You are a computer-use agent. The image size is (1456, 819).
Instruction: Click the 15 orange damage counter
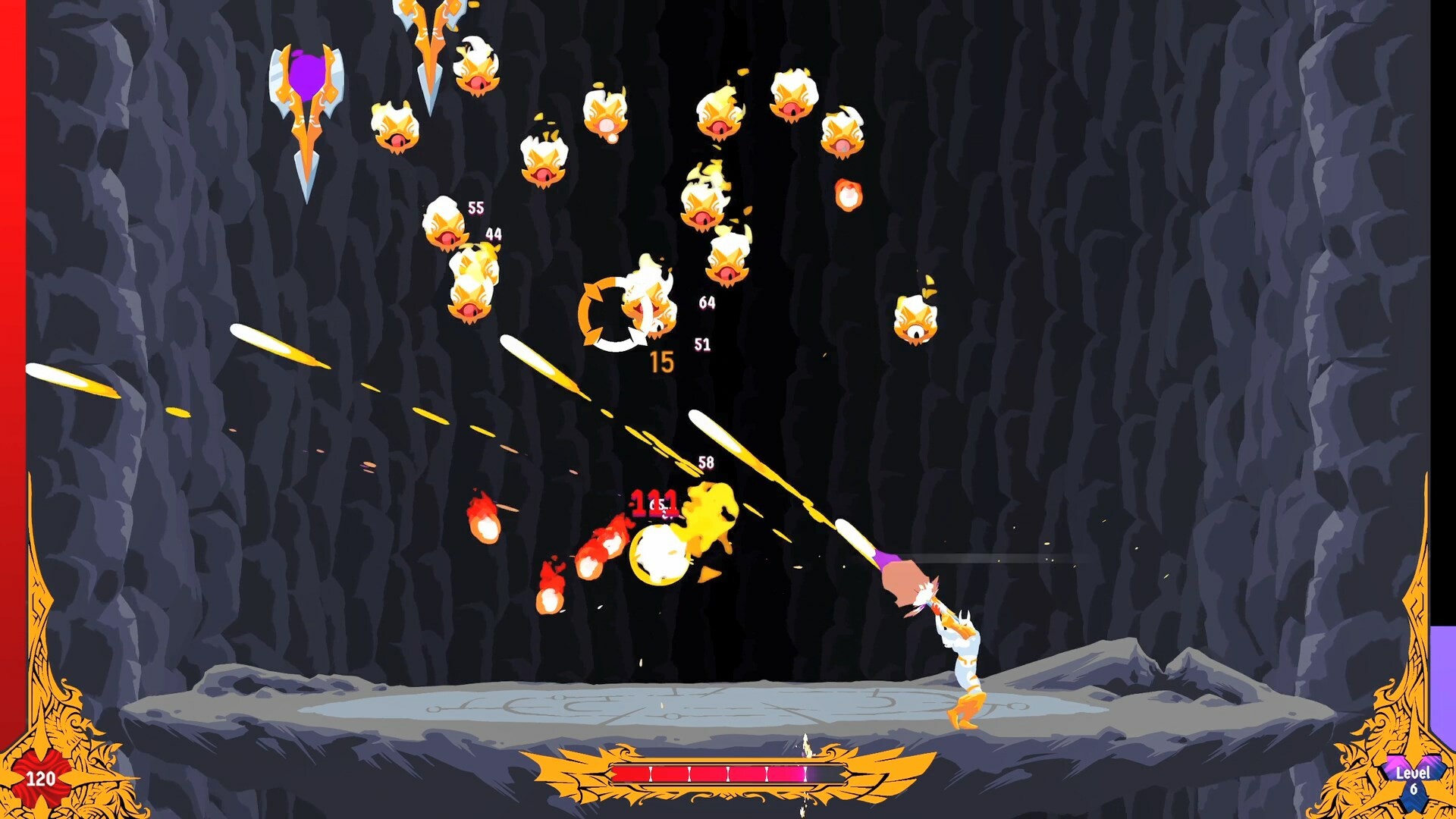[x=661, y=362]
